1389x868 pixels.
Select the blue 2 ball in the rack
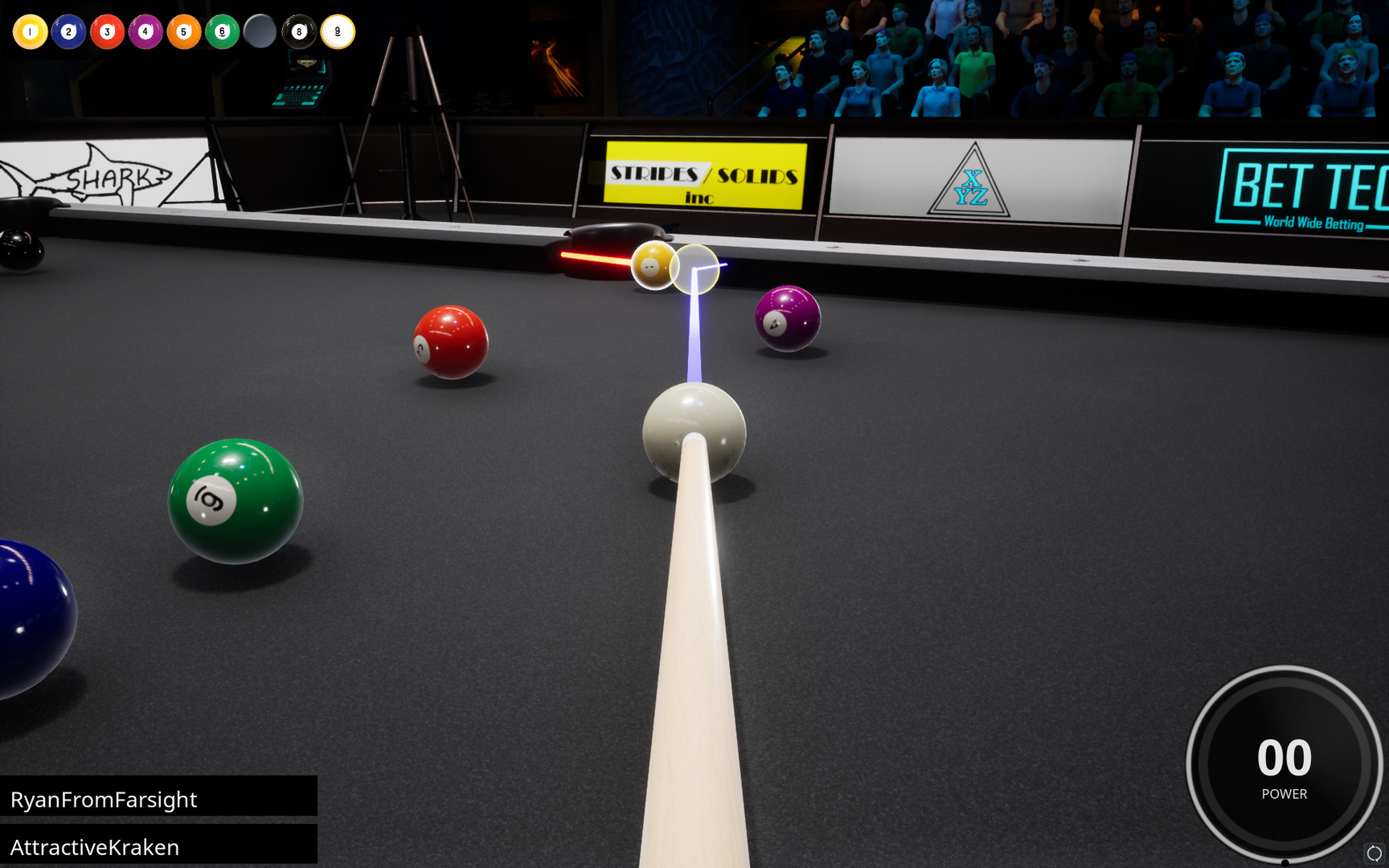tap(68, 32)
